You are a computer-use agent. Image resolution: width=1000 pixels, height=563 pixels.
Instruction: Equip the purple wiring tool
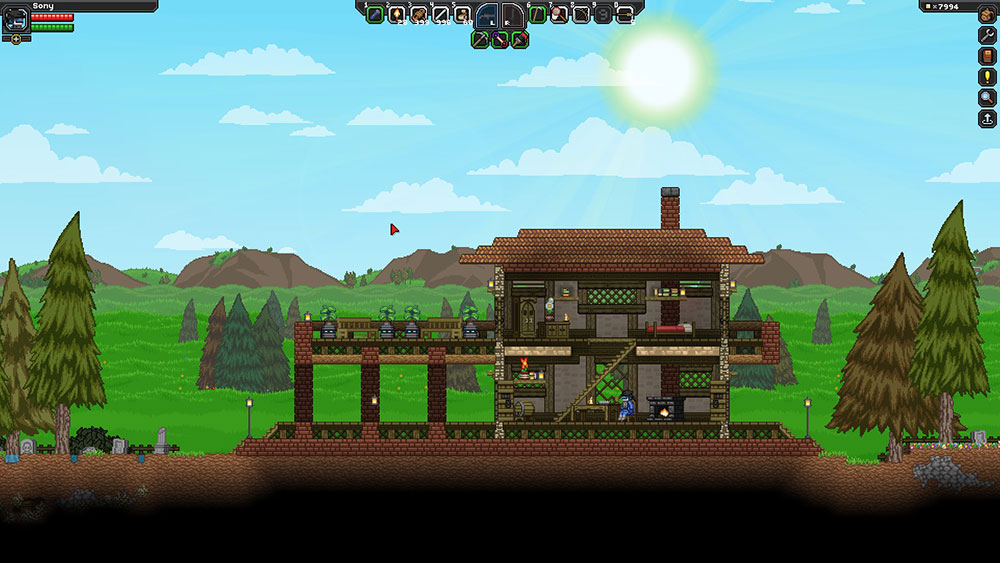(500, 40)
